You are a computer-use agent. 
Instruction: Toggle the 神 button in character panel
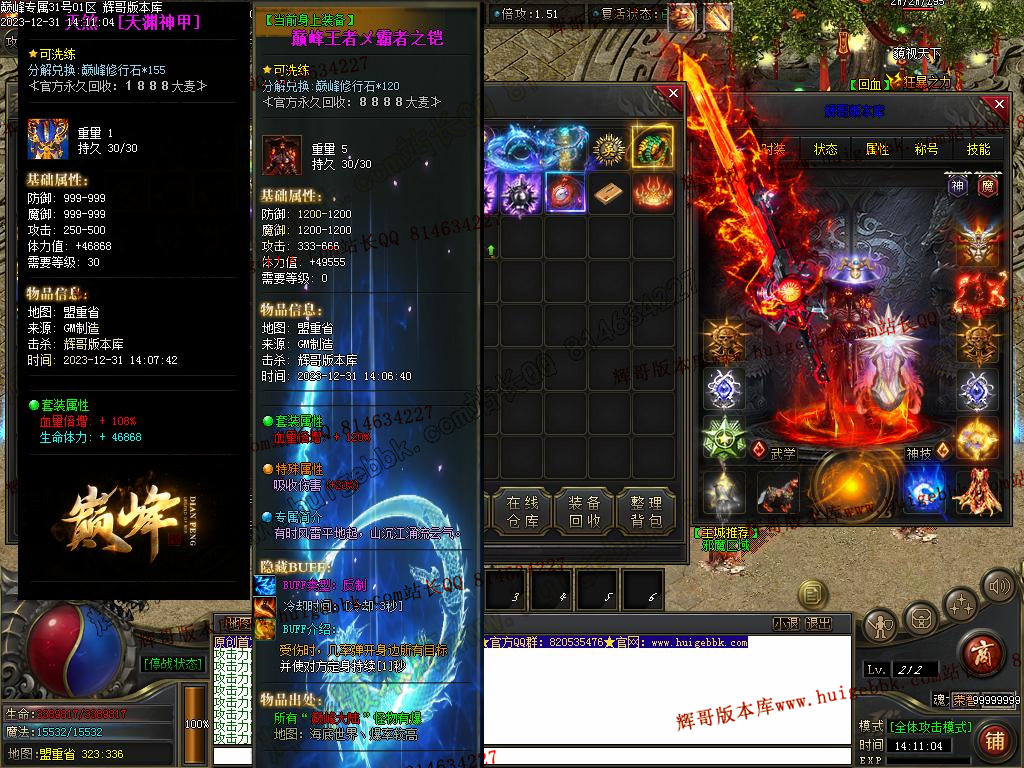958,186
